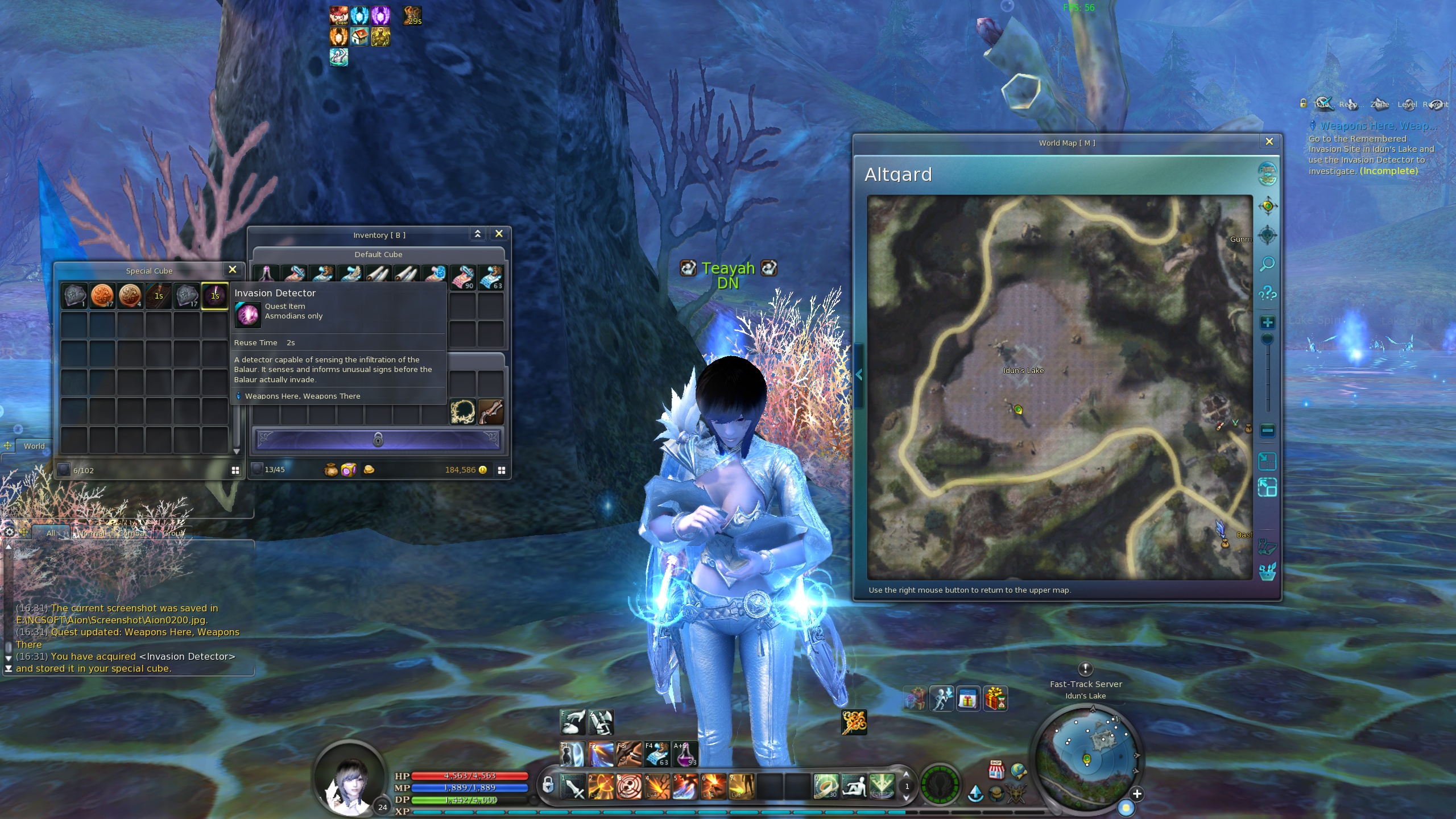
Task: Close the Inventory window
Action: click(x=499, y=234)
